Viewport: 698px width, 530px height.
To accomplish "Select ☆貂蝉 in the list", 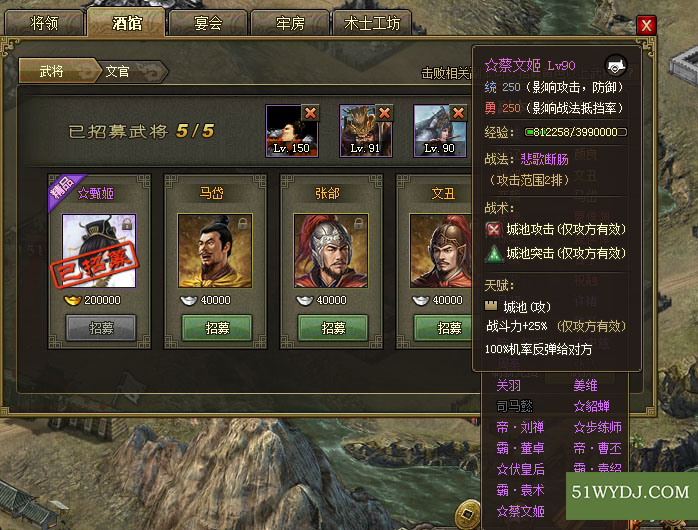I will coord(592,406).
